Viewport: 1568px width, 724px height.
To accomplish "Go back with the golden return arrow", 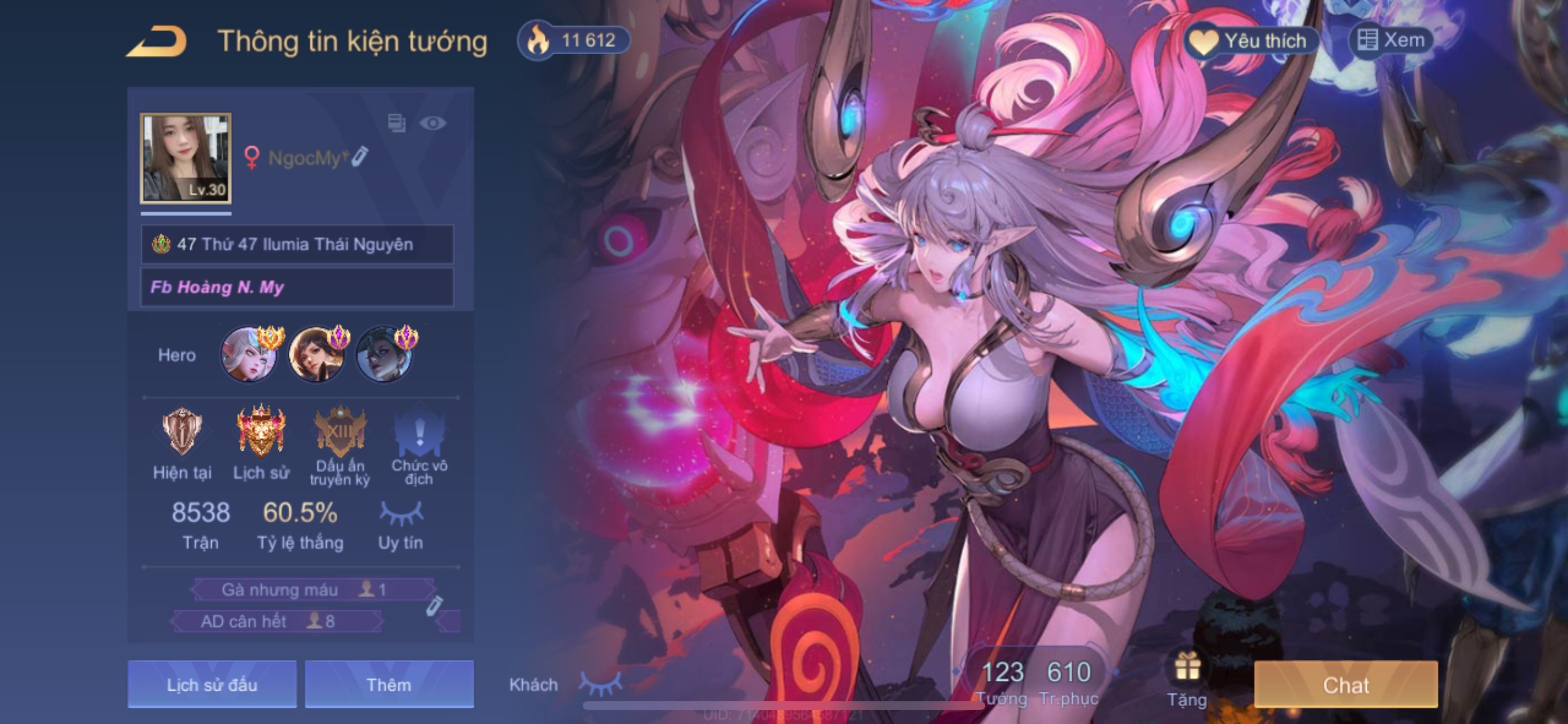I will (x=156, y=41).
